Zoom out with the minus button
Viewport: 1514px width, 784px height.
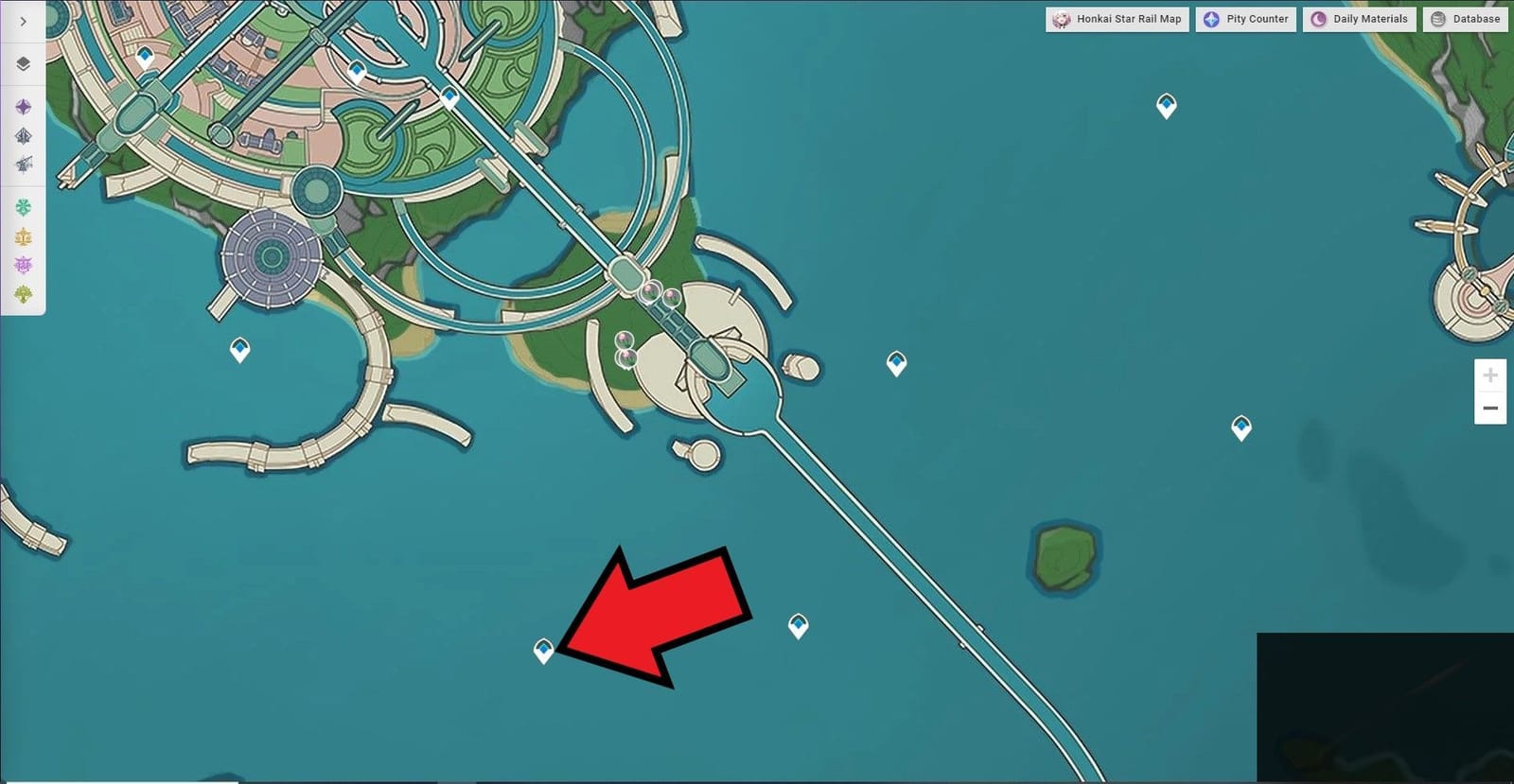click(1490, 408)
